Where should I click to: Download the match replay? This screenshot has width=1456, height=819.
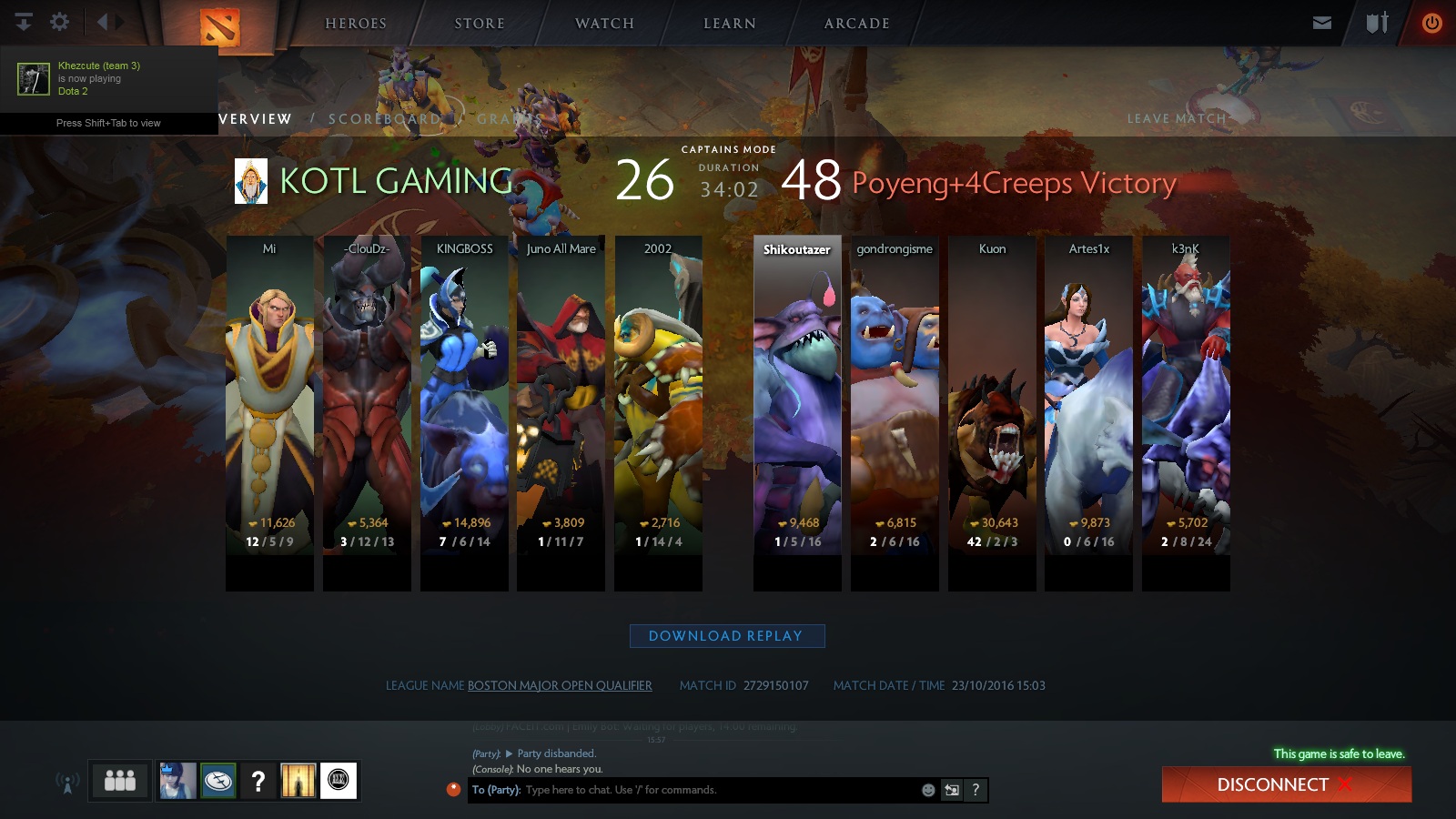(x=726, y=636)
